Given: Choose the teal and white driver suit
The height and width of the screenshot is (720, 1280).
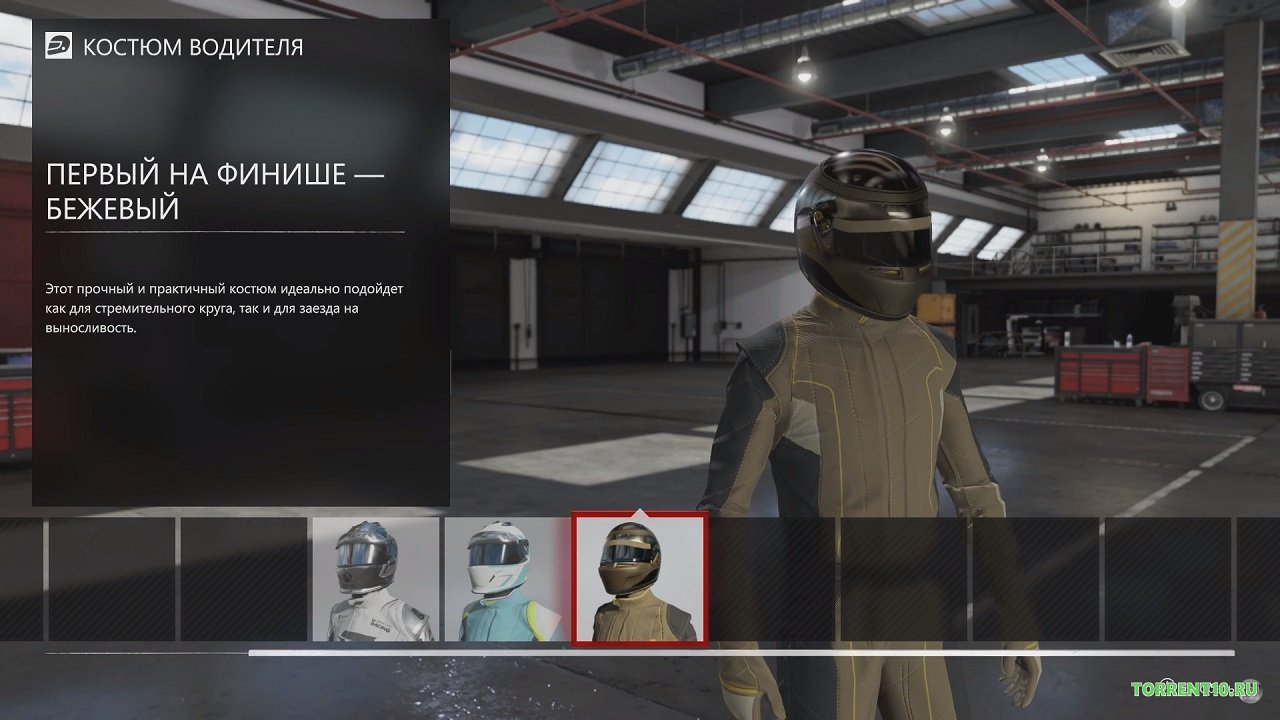Looking at the screenshot, I should click(x=506, y=579).
